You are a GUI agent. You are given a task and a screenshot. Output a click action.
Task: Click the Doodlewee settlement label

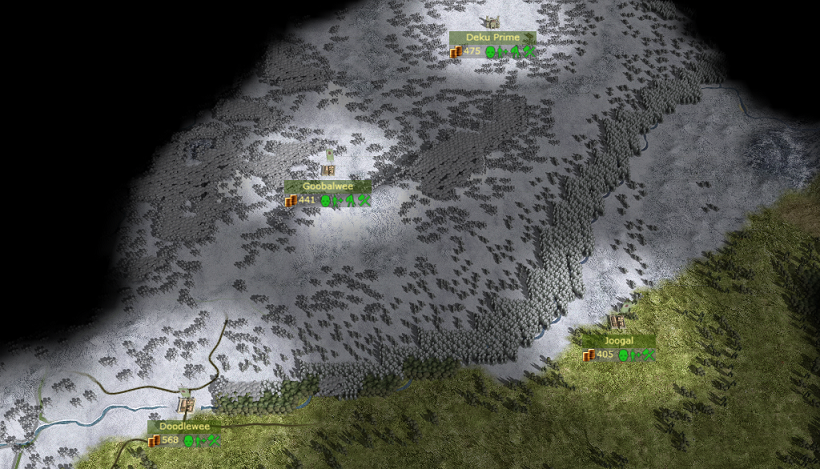pos(185,426)
